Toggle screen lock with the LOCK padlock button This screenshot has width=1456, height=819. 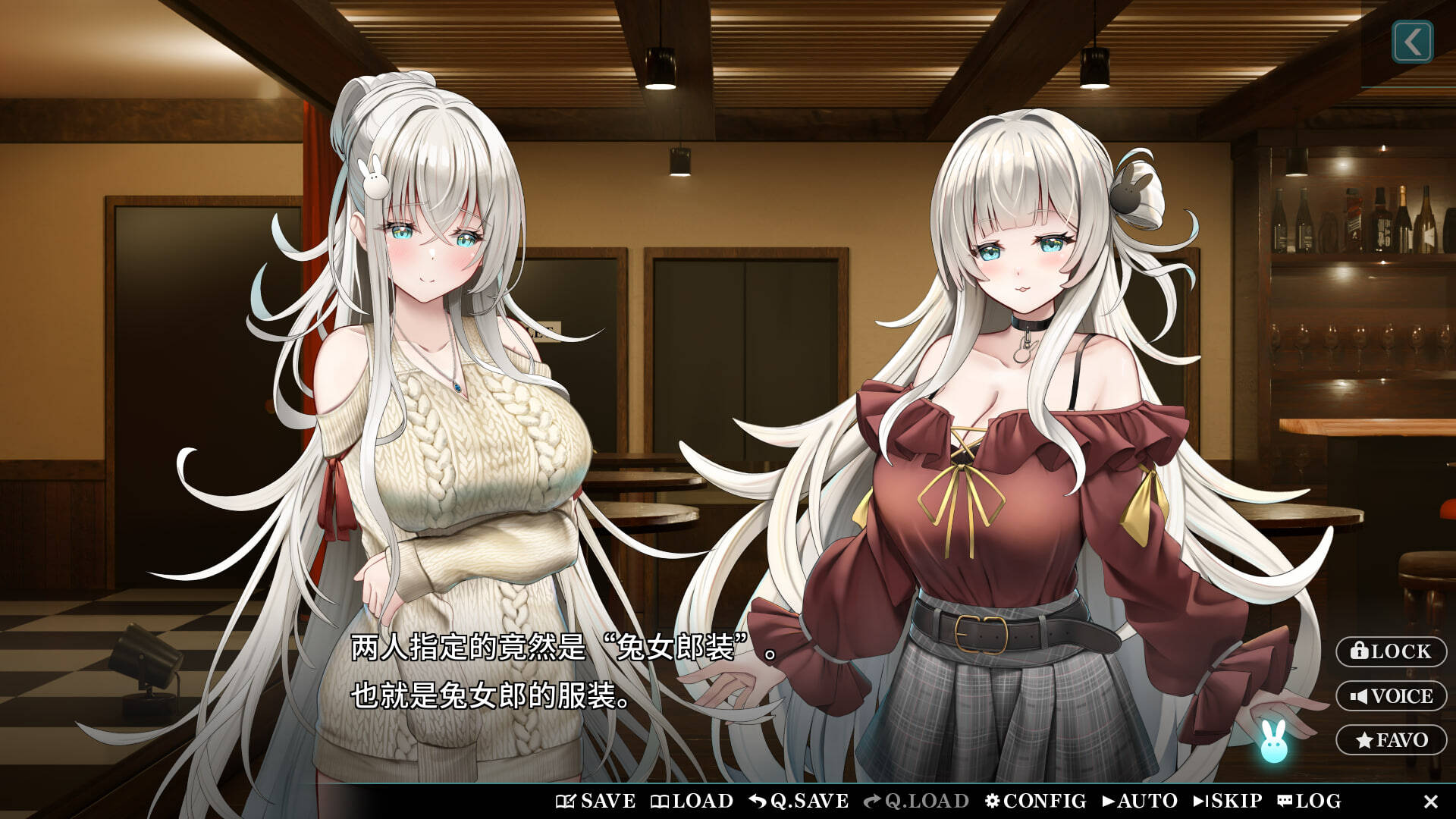coord(1391,652)
